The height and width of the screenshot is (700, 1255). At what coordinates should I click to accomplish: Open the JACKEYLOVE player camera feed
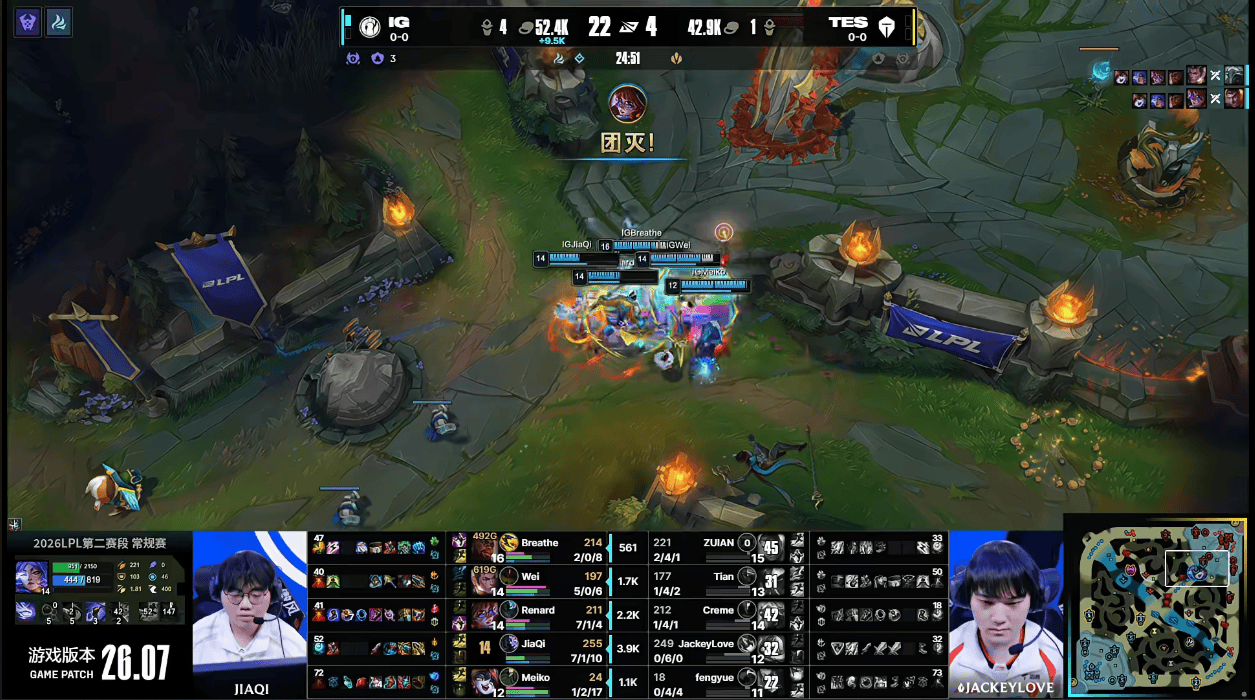pos(1005,612)
